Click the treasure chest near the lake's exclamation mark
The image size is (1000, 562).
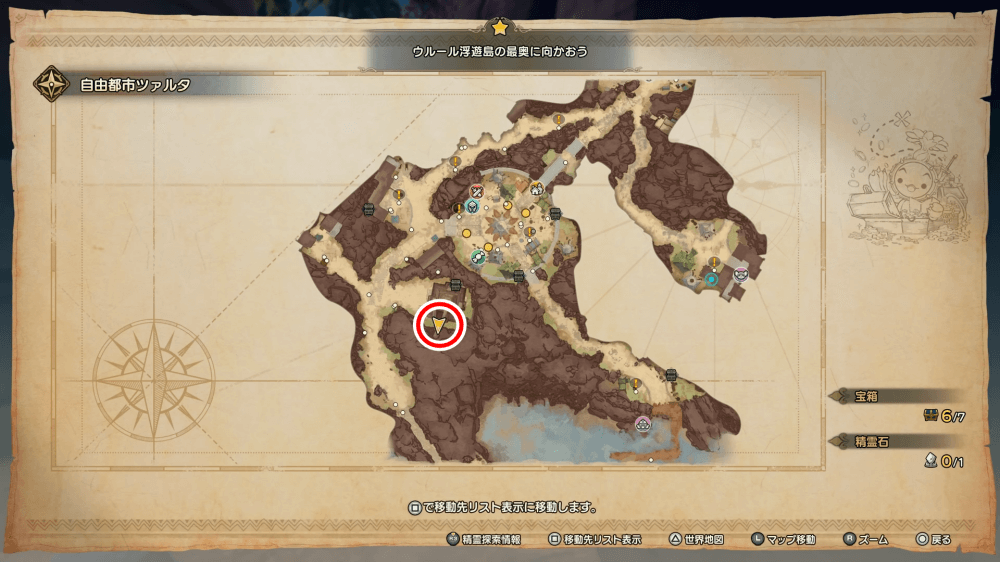click(x=672, y=375)
